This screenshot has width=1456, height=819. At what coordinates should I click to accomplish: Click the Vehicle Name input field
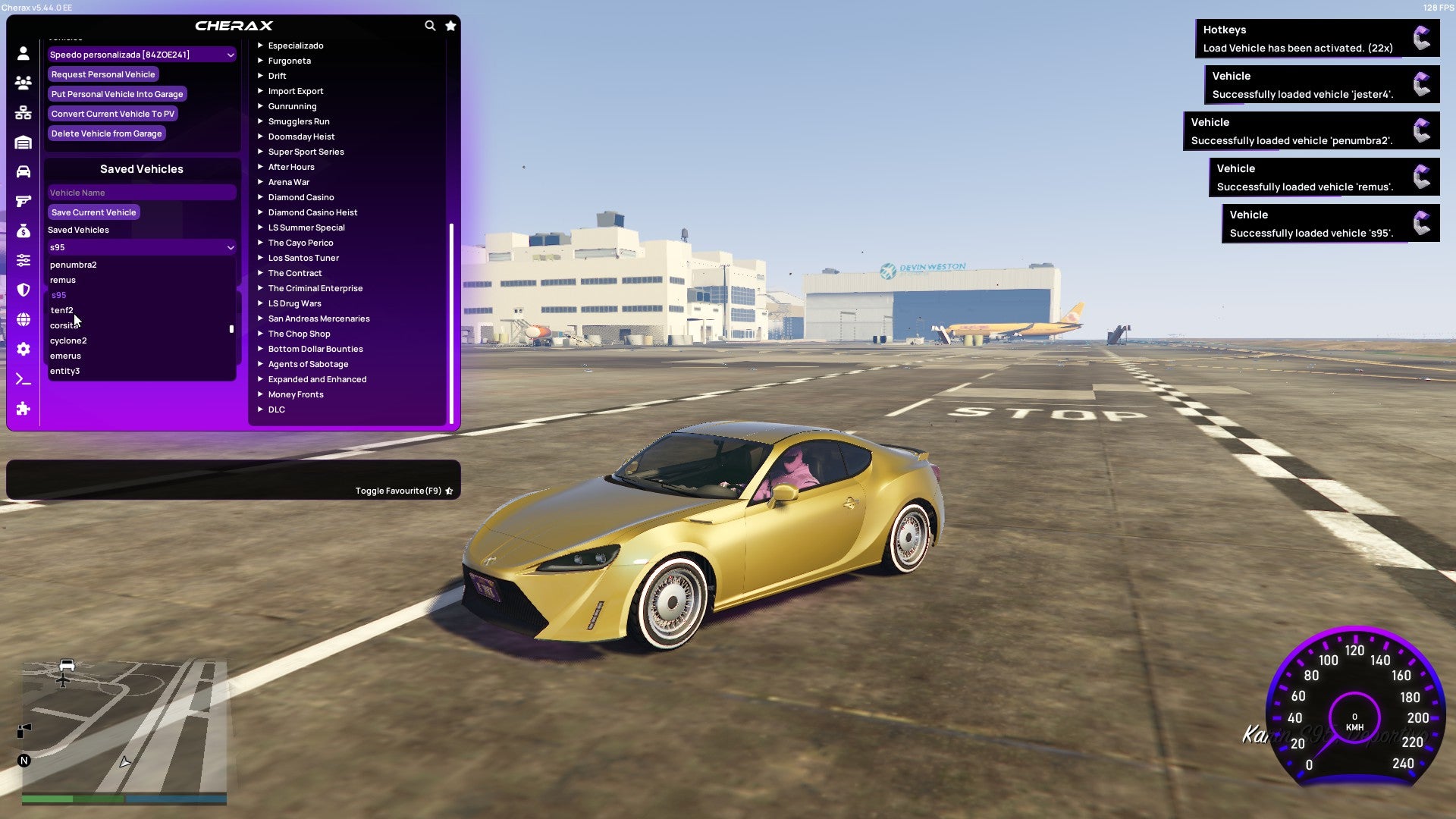141,192
